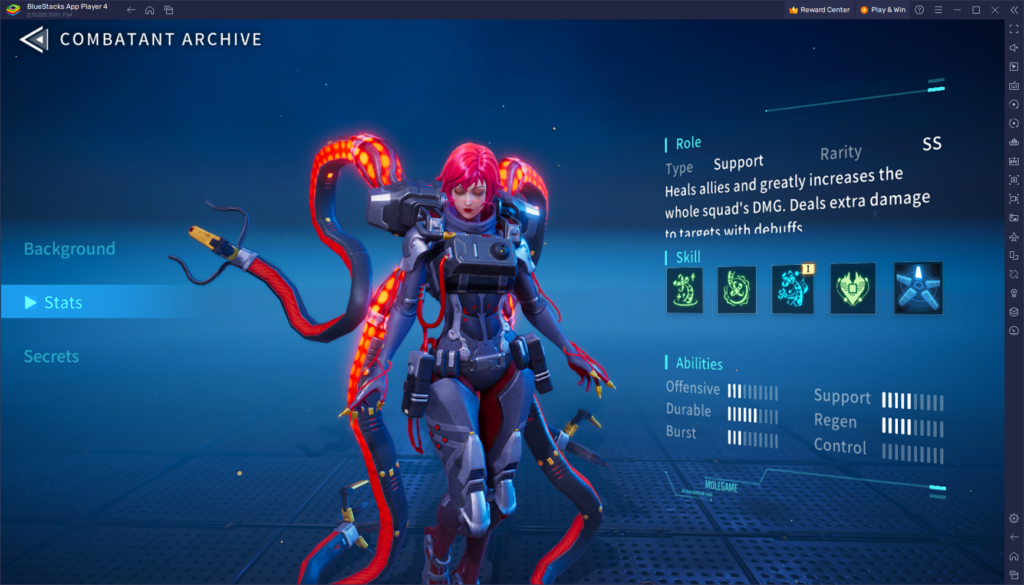1024x585 pixels.
Task: Open the cyan tentacle skill marked I
Action: 793,290
